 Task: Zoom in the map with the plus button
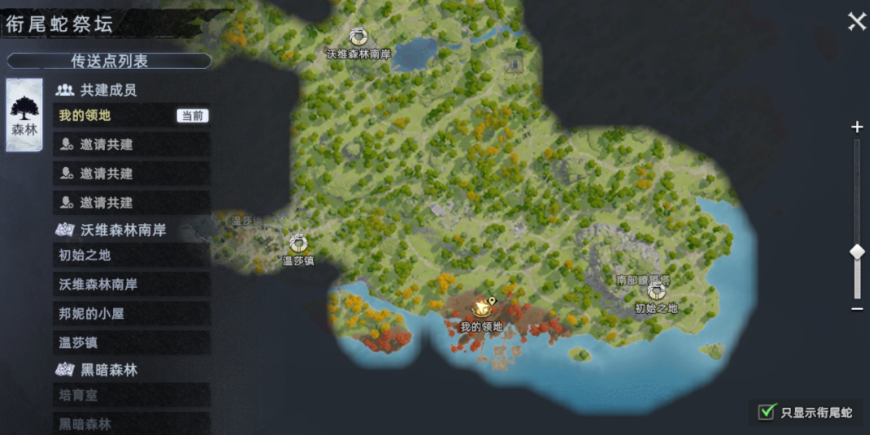coord(856,127)
